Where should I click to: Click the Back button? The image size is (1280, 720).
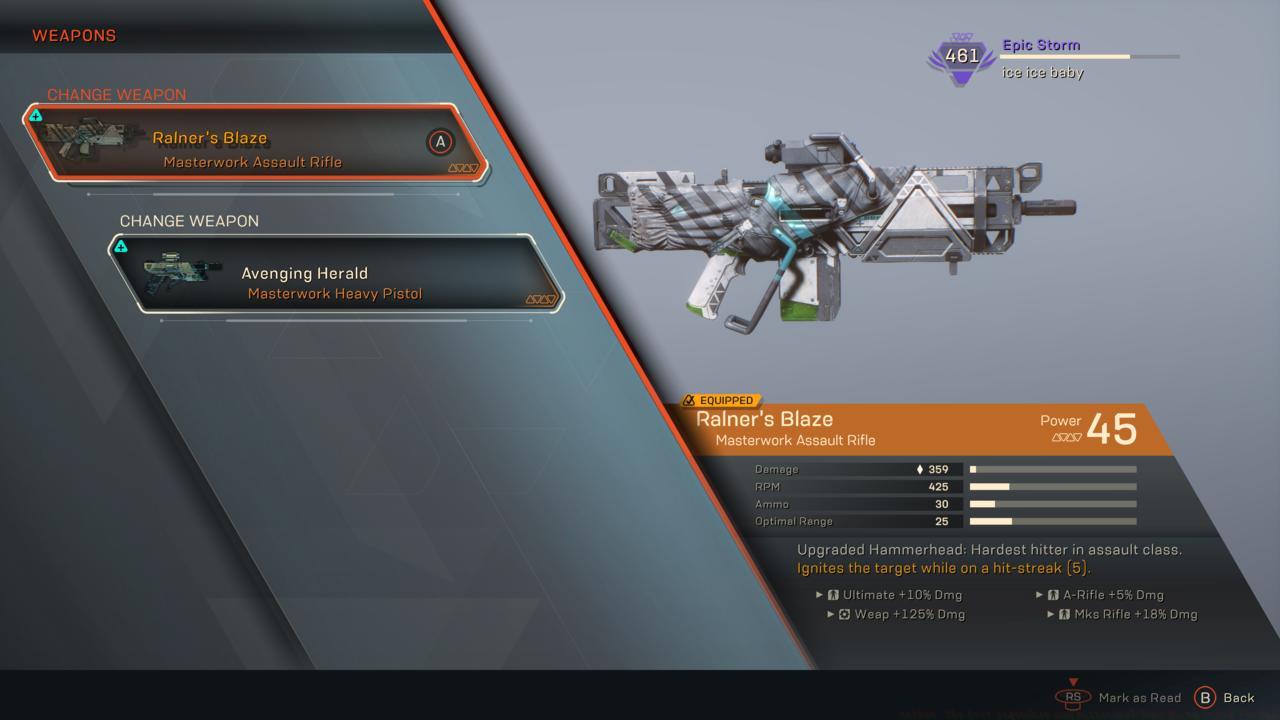pyautogui.click(x=1225, y=698)
